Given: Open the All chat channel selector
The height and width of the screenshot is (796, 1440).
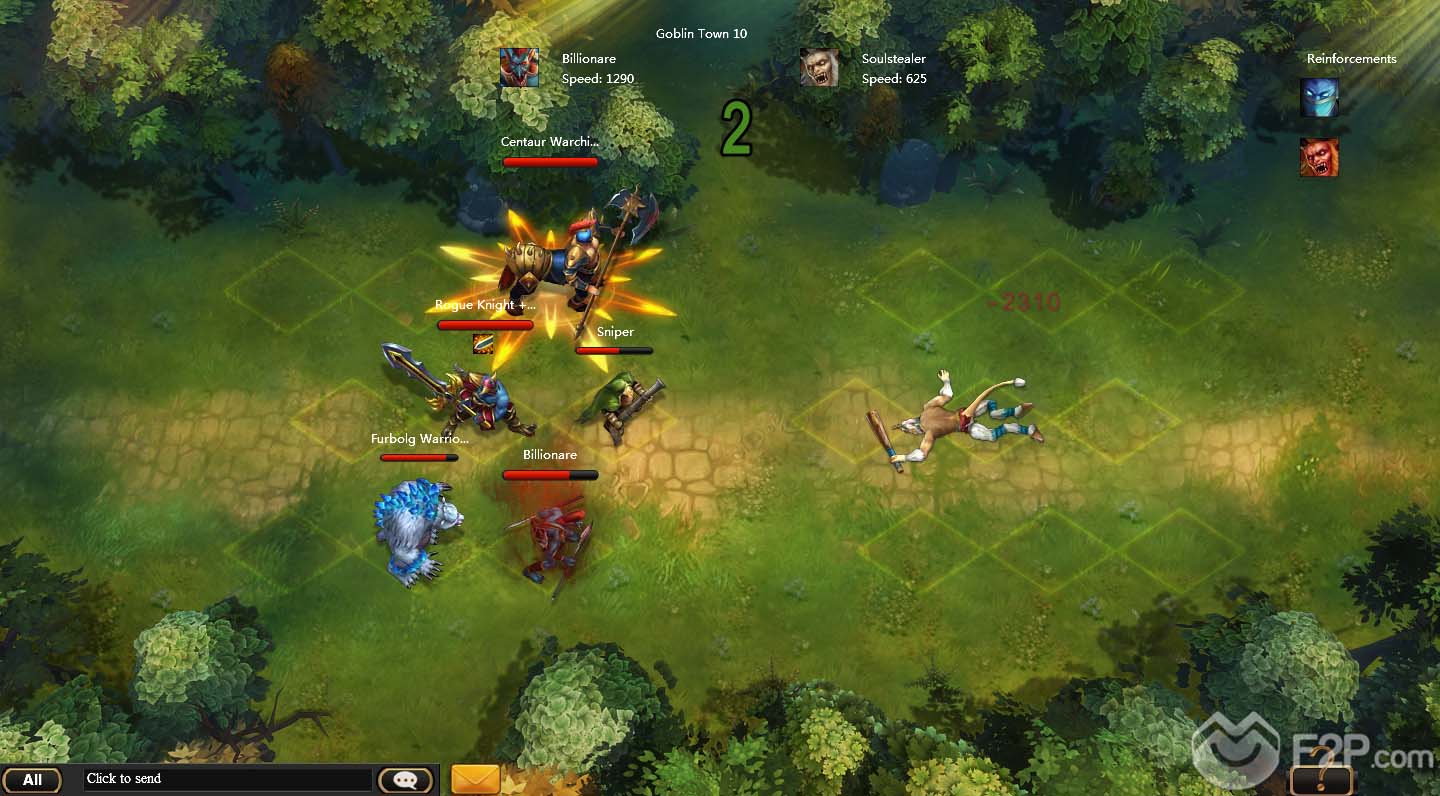Looking at the screenshot, I should pos(32,780).
